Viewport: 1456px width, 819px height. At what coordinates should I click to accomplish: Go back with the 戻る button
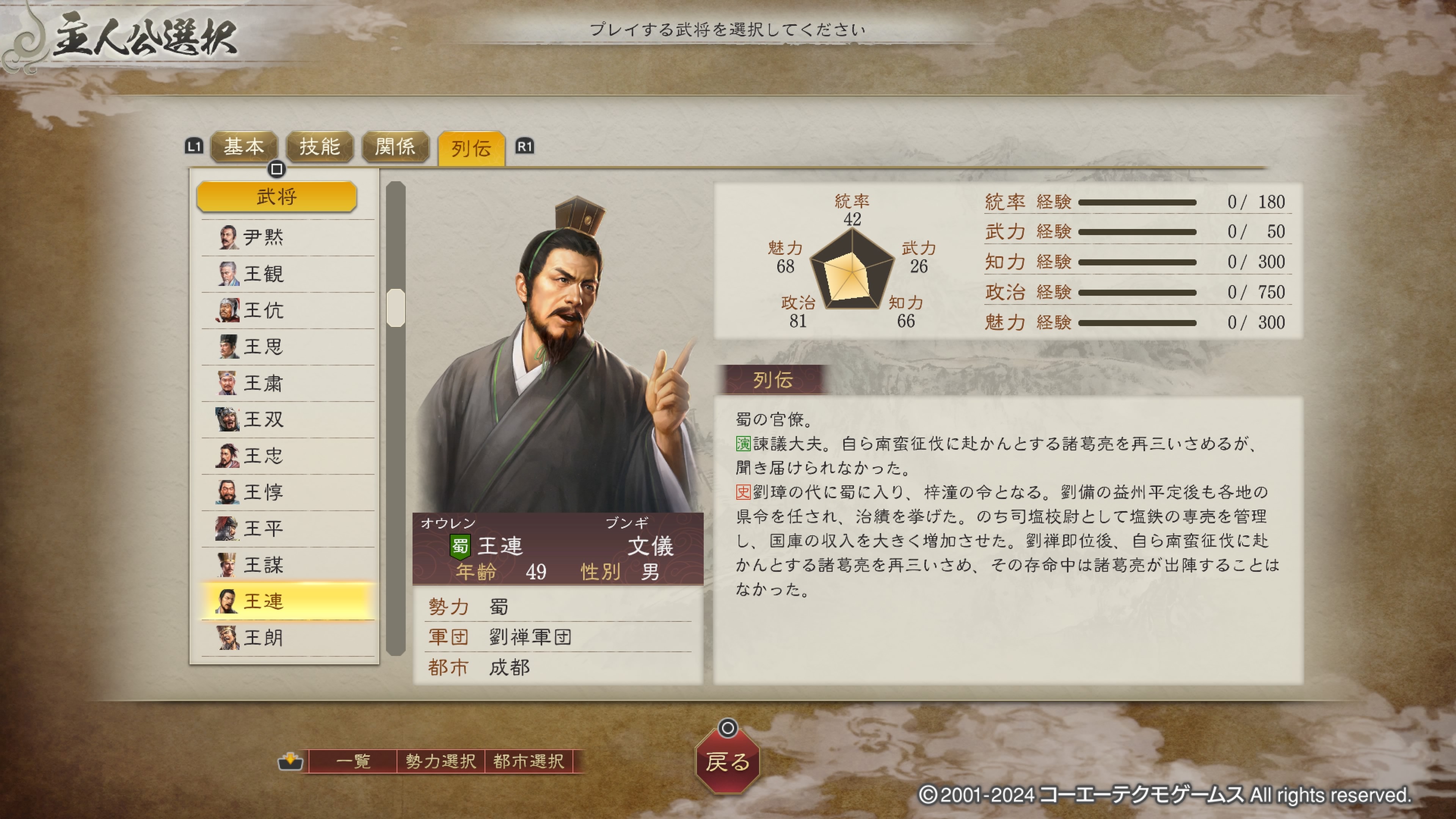pos(728,761)
